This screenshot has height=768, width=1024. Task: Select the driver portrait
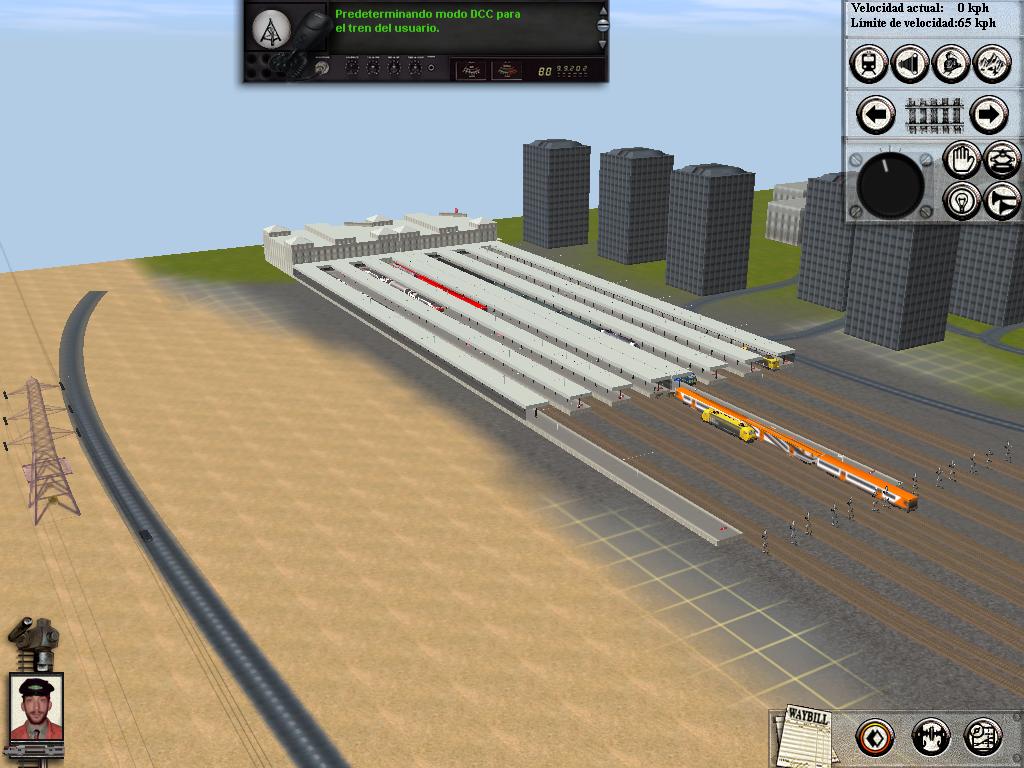pyautogui.click(x=37, y=707)
